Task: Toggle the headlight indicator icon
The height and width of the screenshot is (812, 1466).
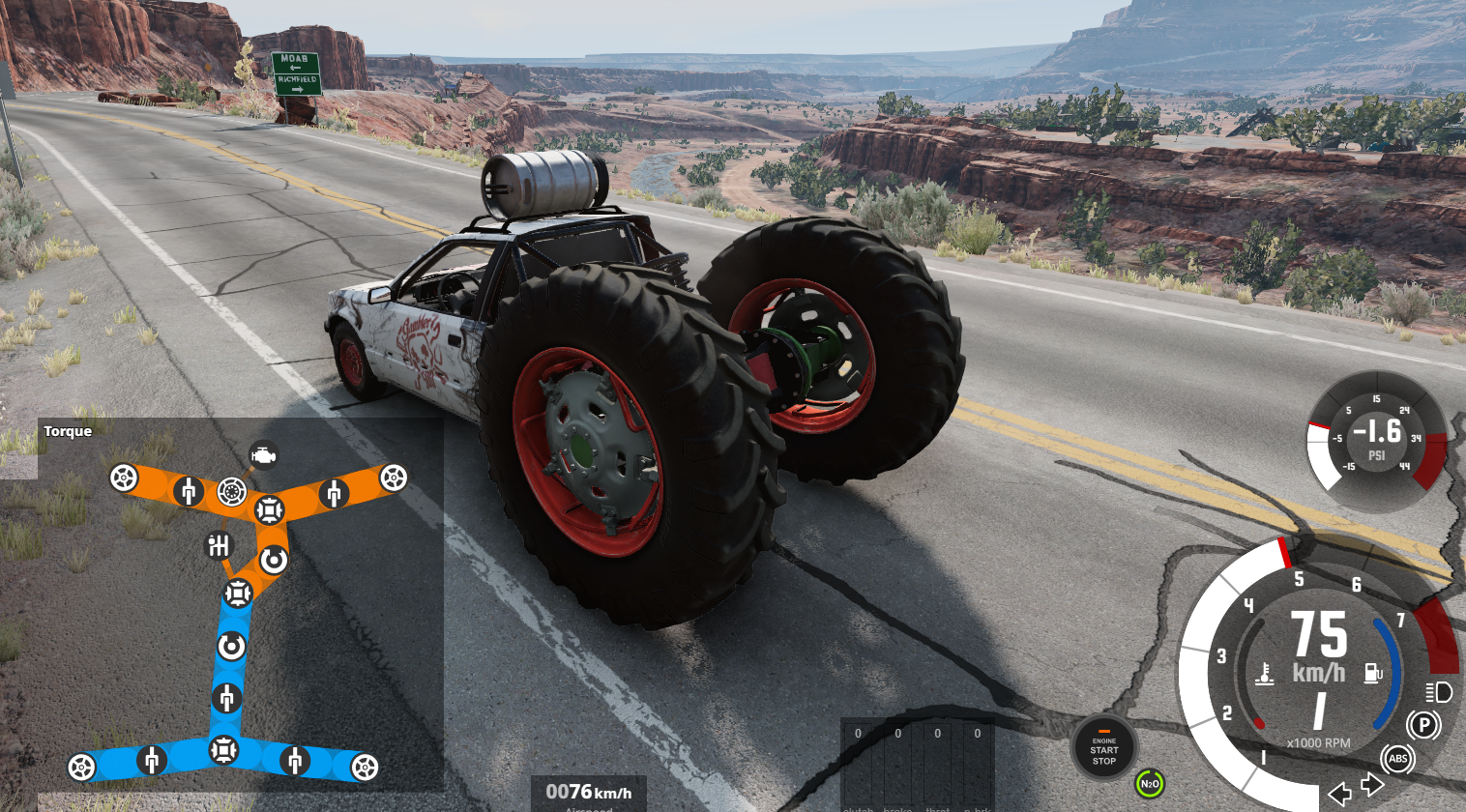Action: tap(1438, 692)
